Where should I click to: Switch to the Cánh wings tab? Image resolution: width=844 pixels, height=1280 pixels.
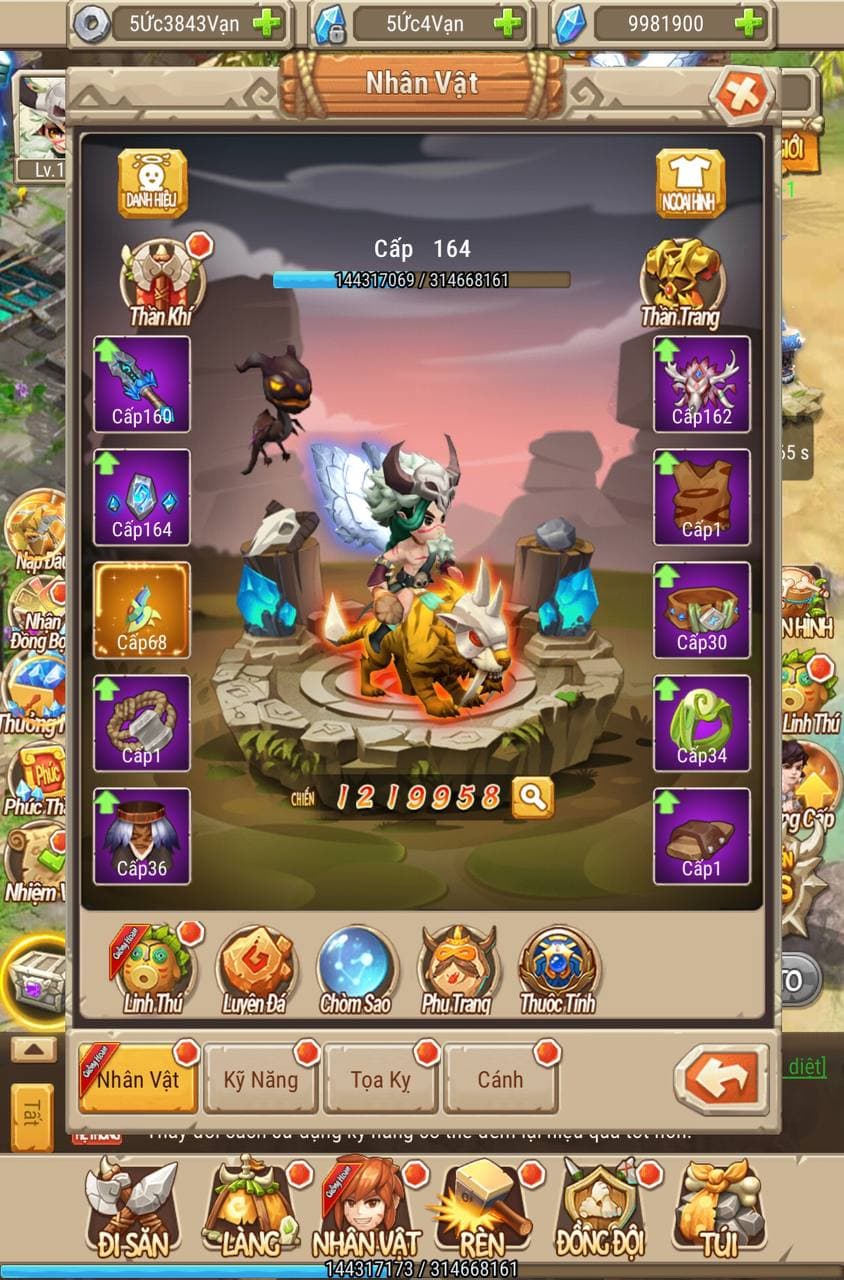click(500, 1079)
